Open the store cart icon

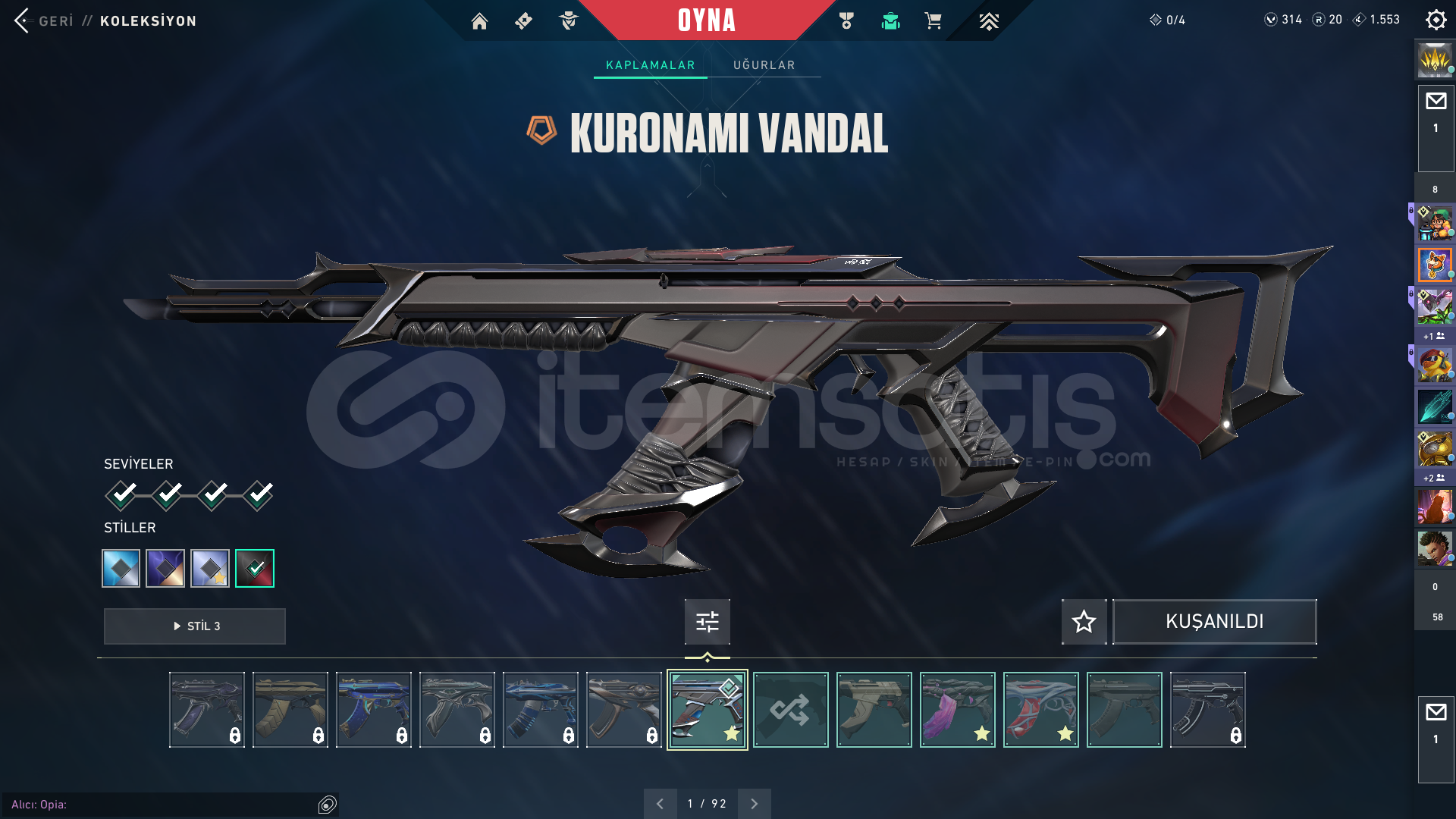point(934,20)
